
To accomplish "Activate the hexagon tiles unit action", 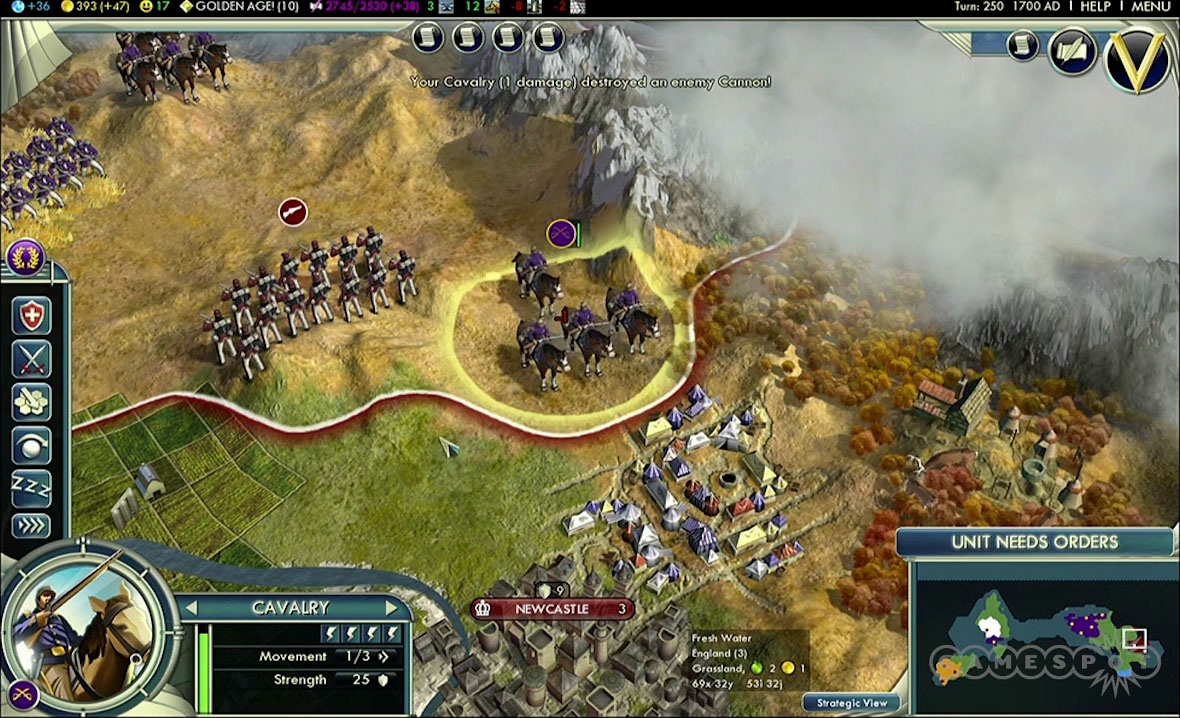I will pyautogui.click(x=31, y=402).
